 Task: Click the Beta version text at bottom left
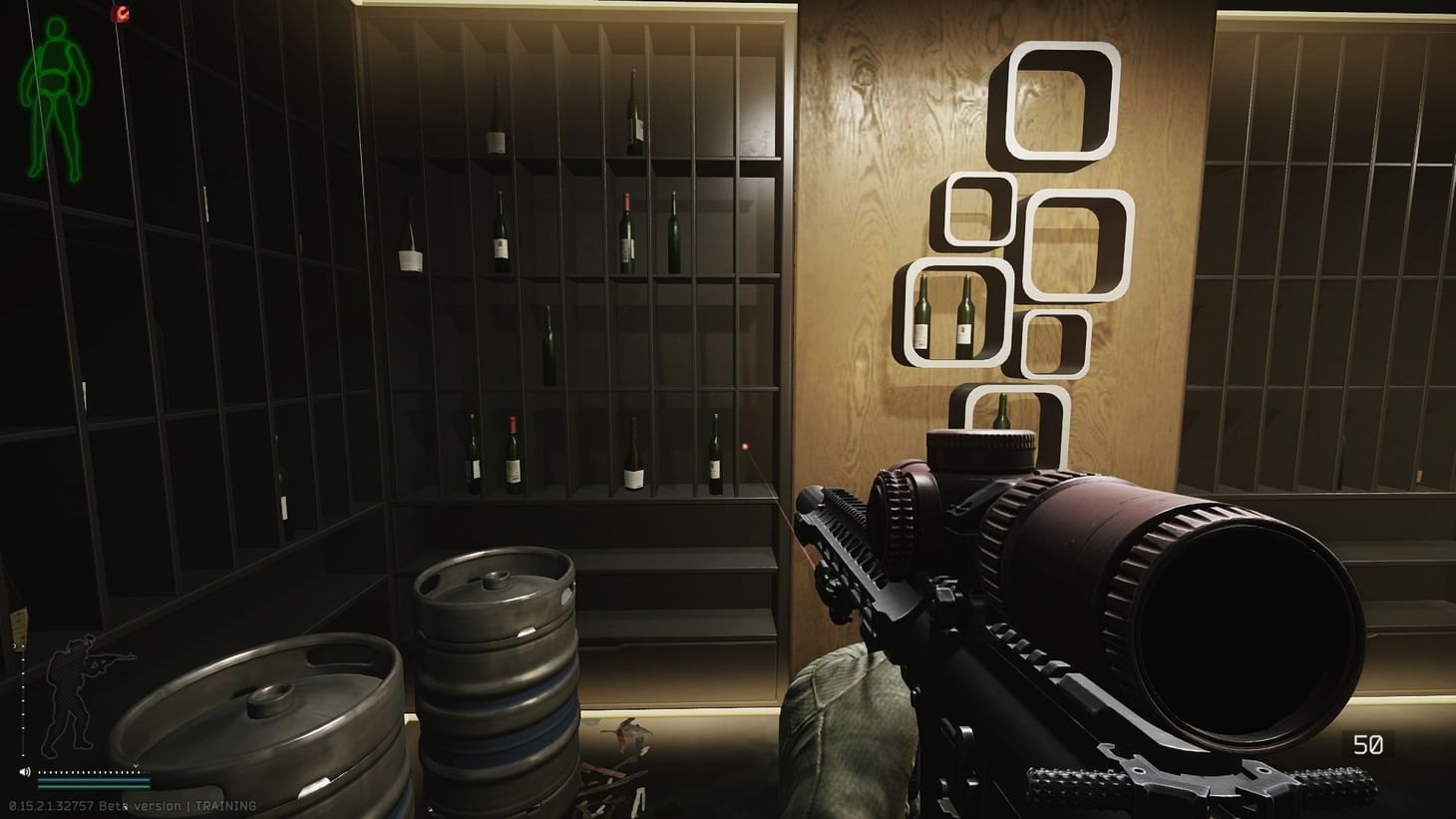pos(140,805)
